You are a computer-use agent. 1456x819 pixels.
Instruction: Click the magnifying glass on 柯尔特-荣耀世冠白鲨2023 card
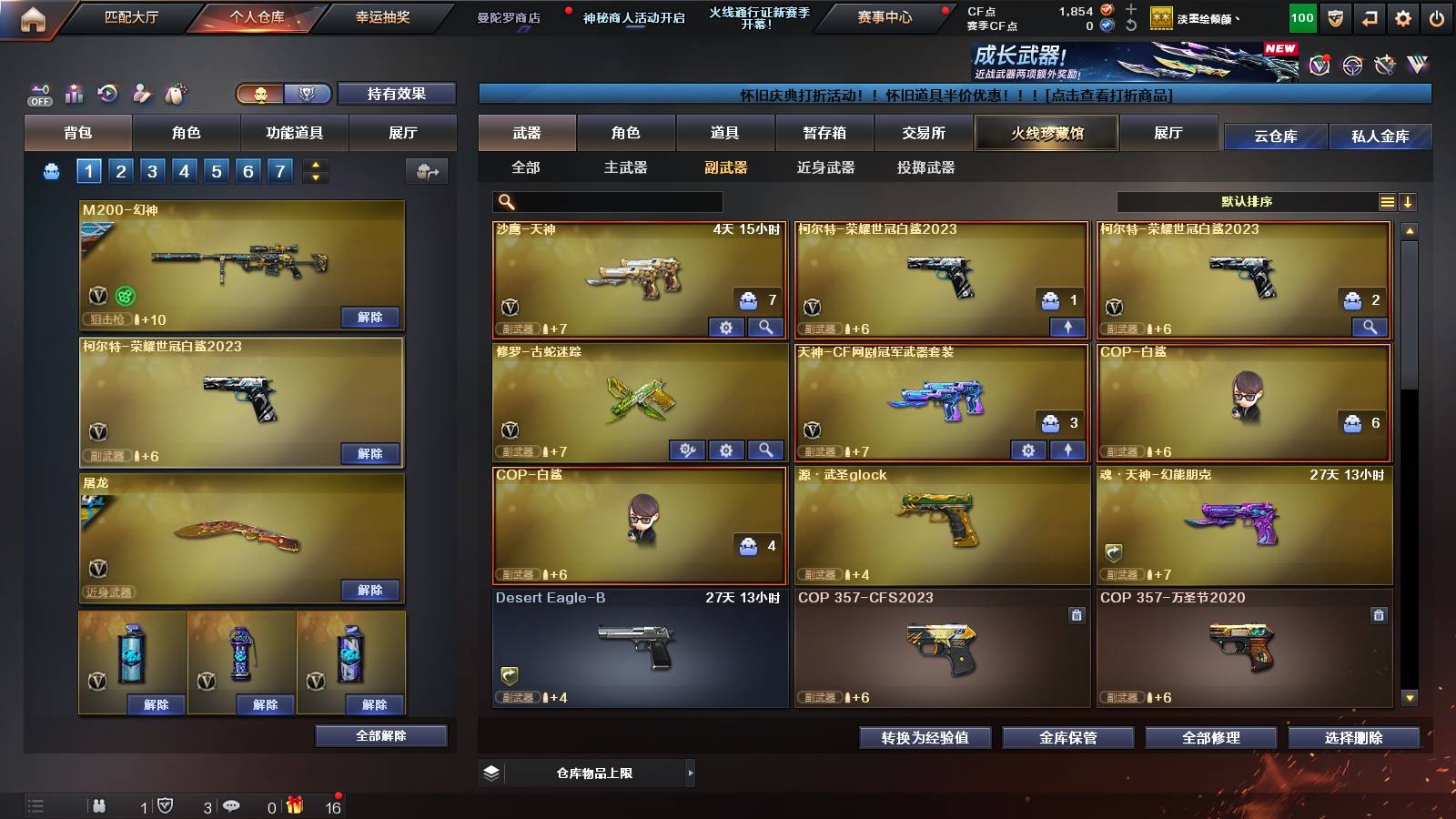point(1372,326)
